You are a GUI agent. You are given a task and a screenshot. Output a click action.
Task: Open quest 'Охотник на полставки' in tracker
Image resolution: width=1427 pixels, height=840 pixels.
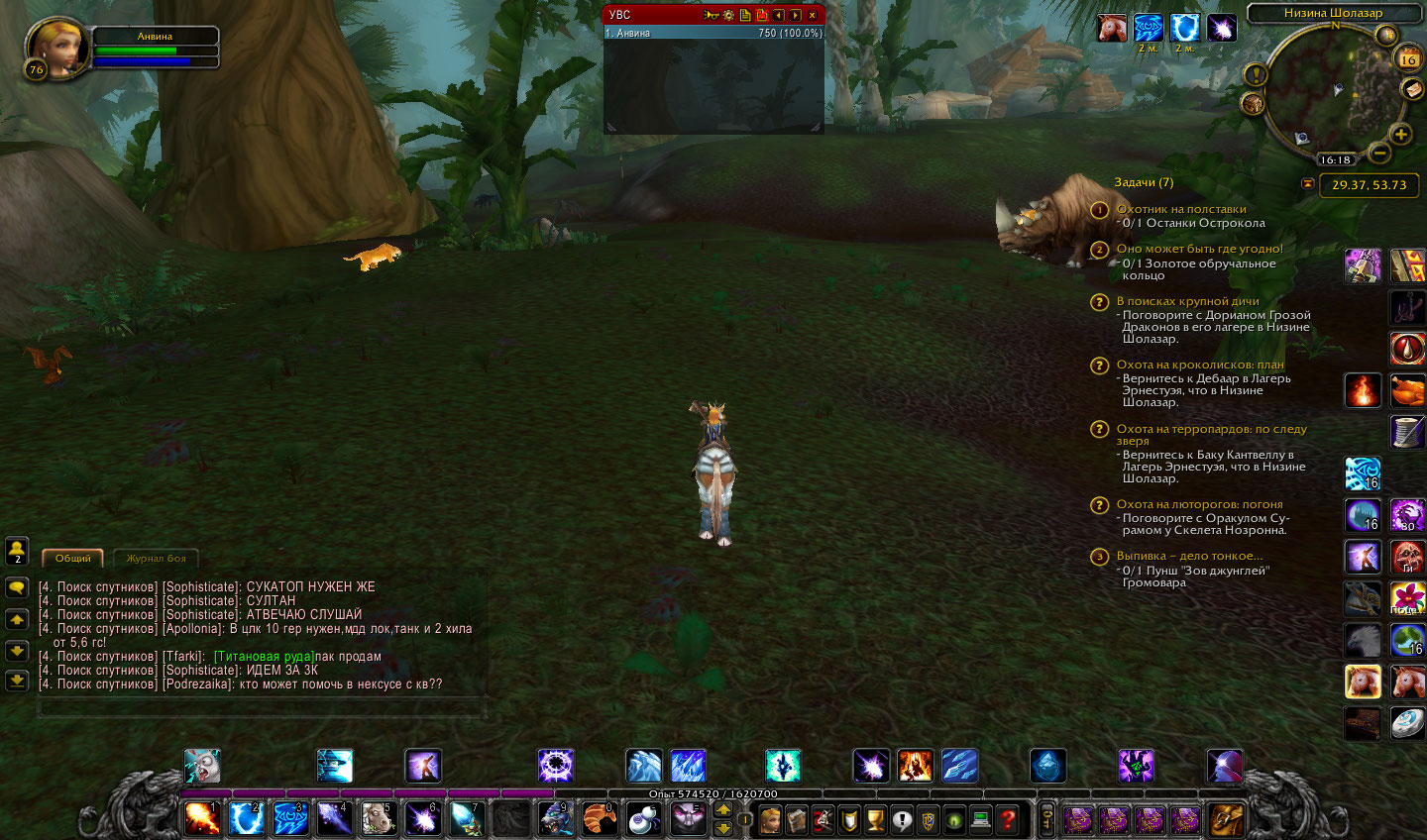pos(1181,209)
